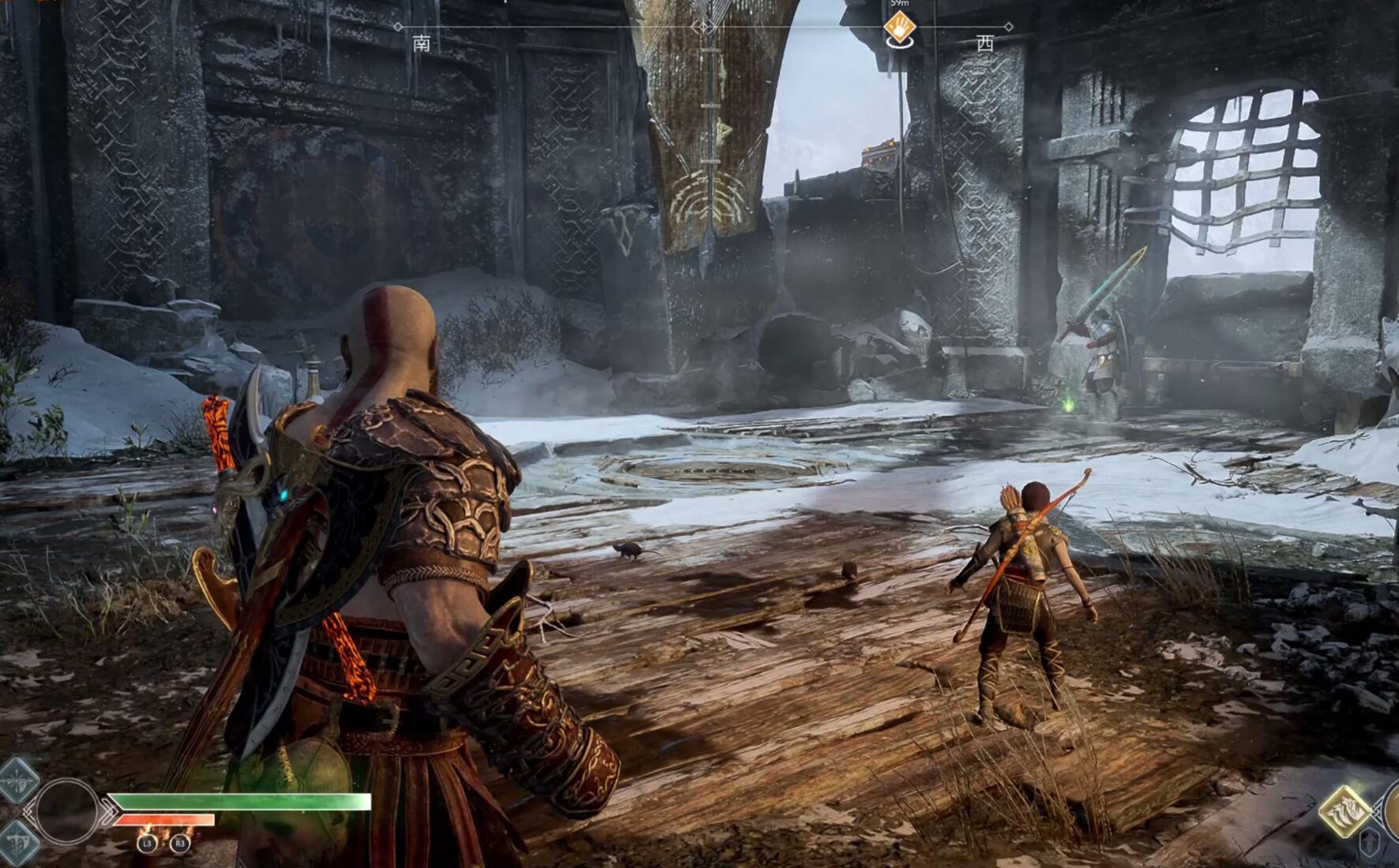
Task: Click the compass center heading marker
Action: coord(703,27)
